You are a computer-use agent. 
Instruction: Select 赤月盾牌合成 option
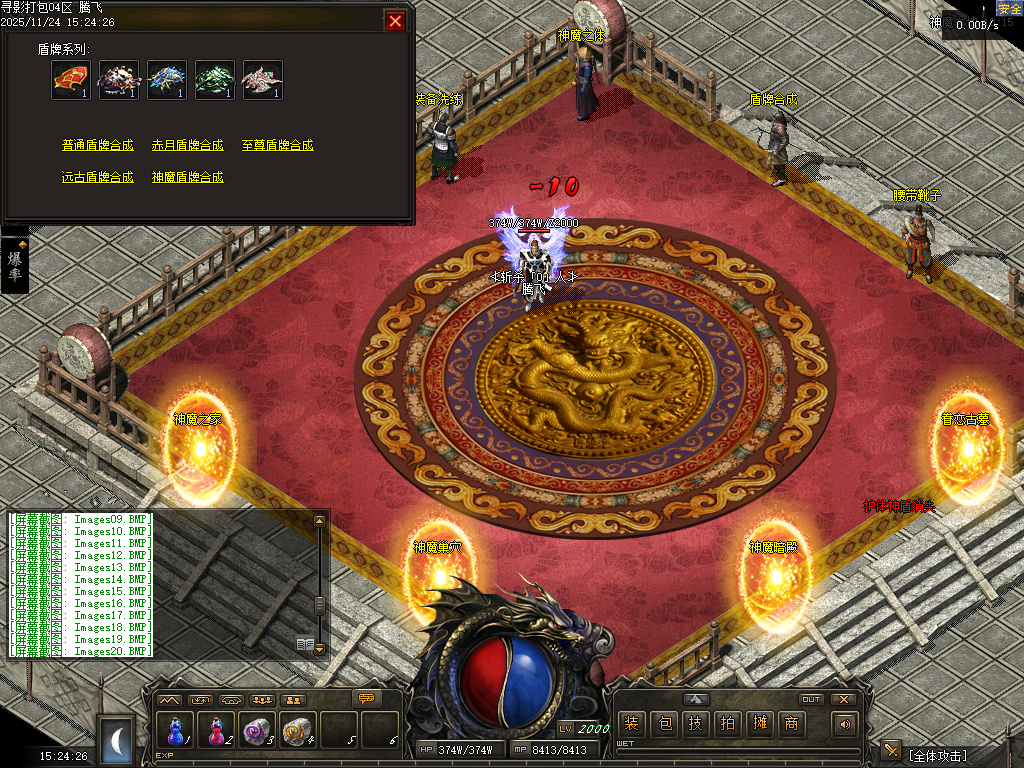tap(188, 145)
